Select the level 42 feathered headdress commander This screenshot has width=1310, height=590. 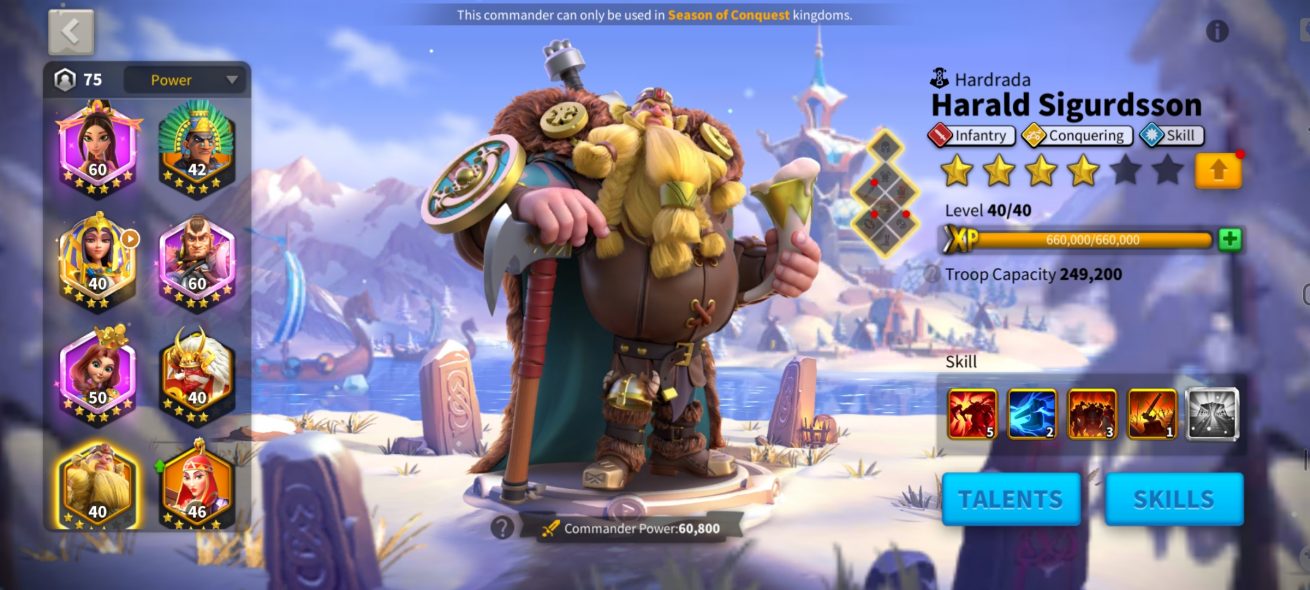pyautogui.click(x=196, y=147)
